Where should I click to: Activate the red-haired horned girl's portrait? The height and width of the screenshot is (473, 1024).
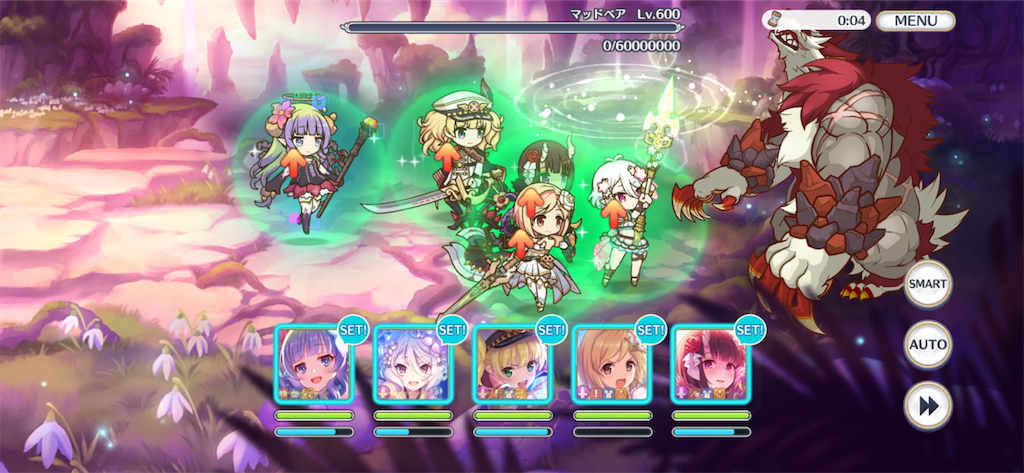point(709,364)
